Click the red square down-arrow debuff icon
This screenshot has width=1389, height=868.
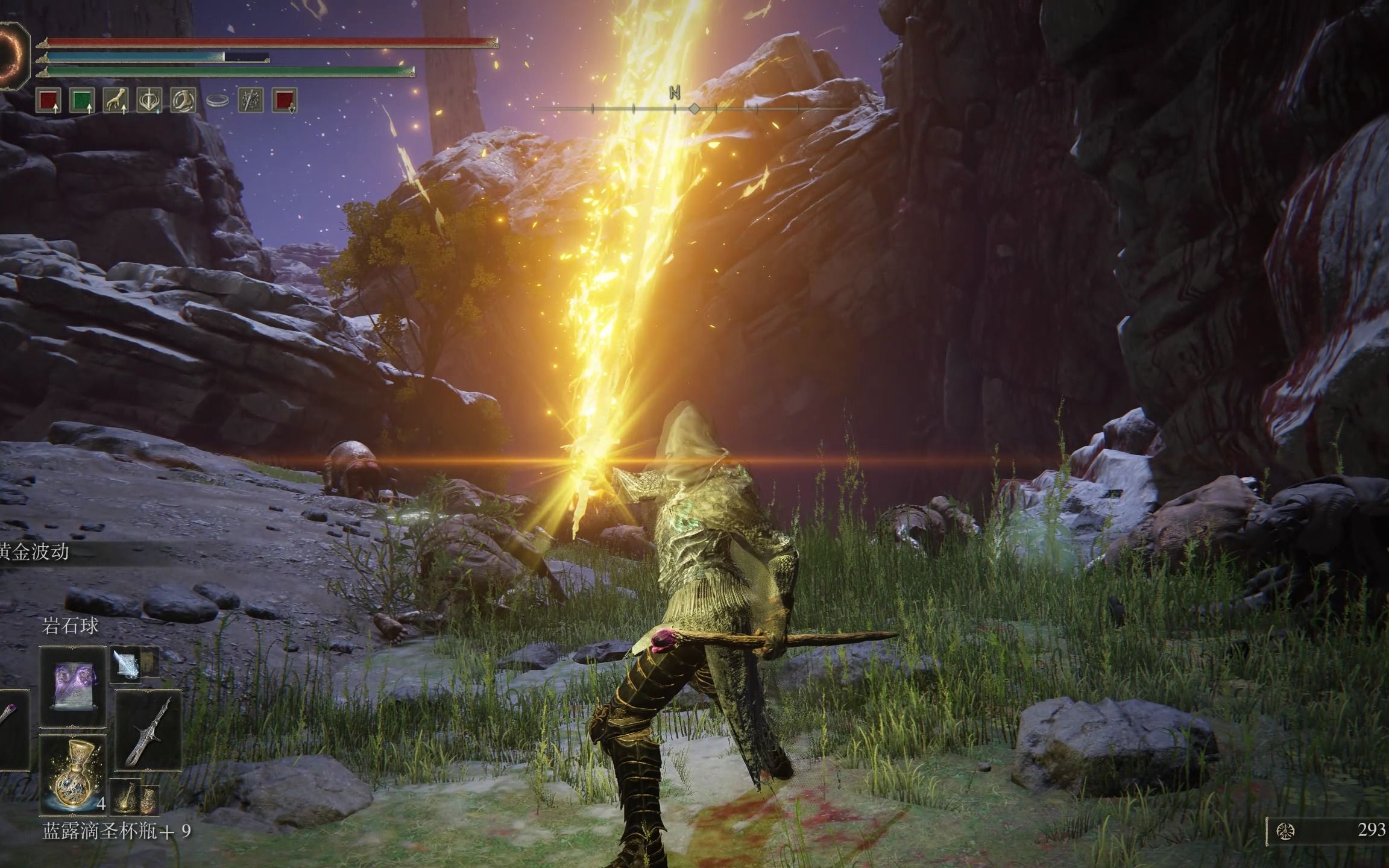(x=284, y=101)
